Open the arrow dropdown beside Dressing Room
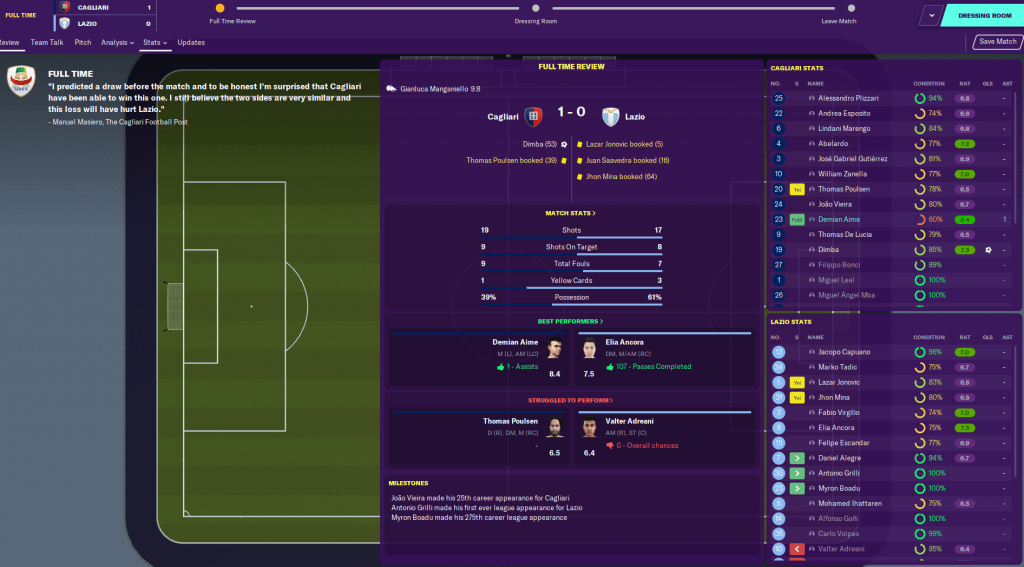This screenshot has width=1024, height=567. [932, 16]
